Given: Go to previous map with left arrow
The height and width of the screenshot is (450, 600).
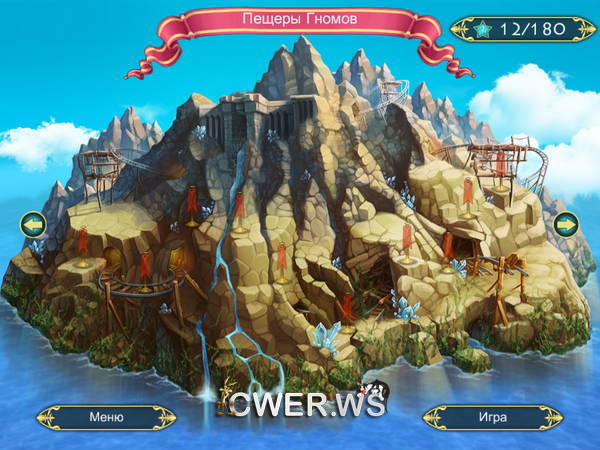Looking at the screenshot, I should tap(33, 222).
